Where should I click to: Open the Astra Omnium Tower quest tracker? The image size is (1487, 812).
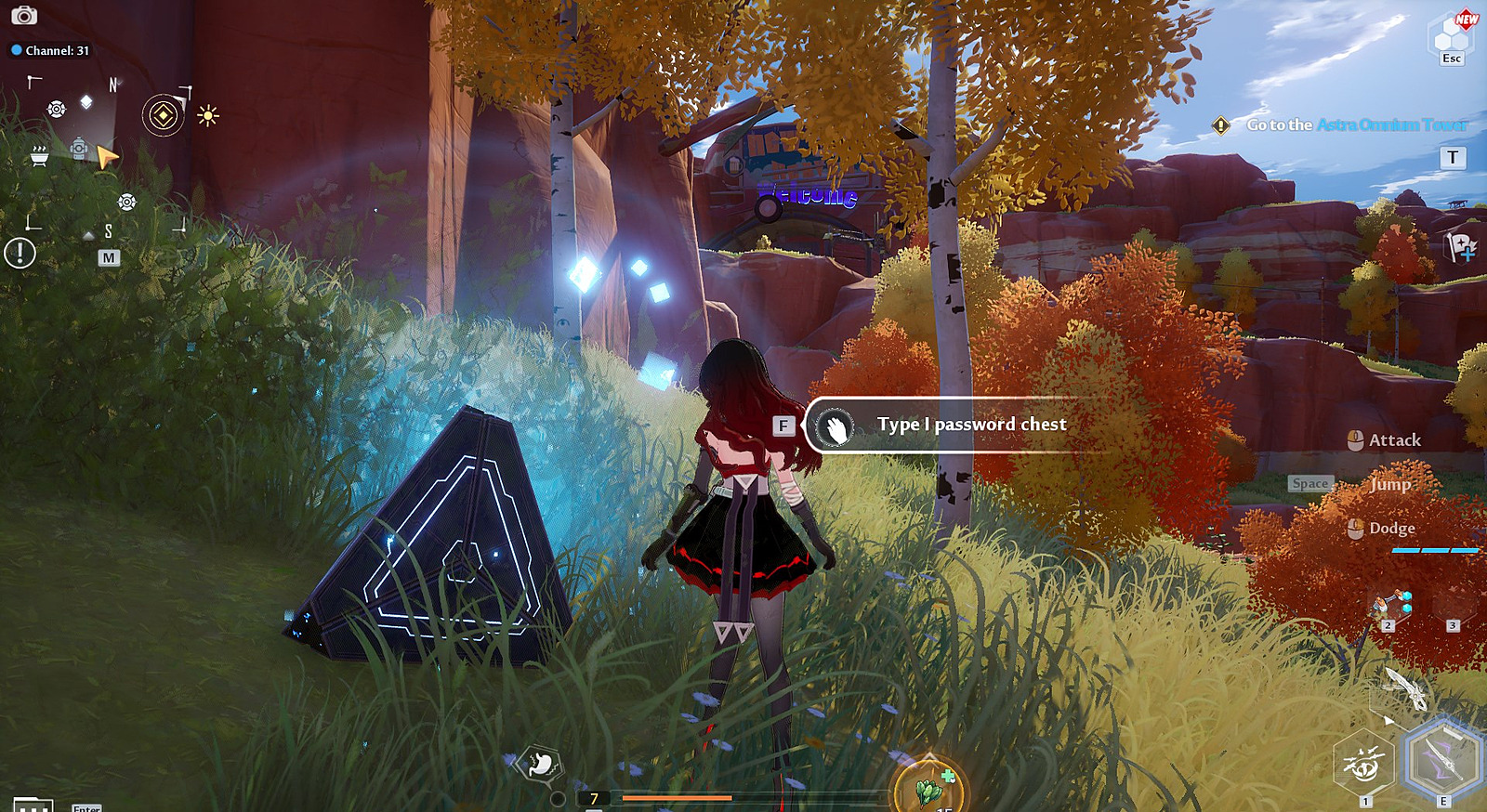[x=1356, y=124]
